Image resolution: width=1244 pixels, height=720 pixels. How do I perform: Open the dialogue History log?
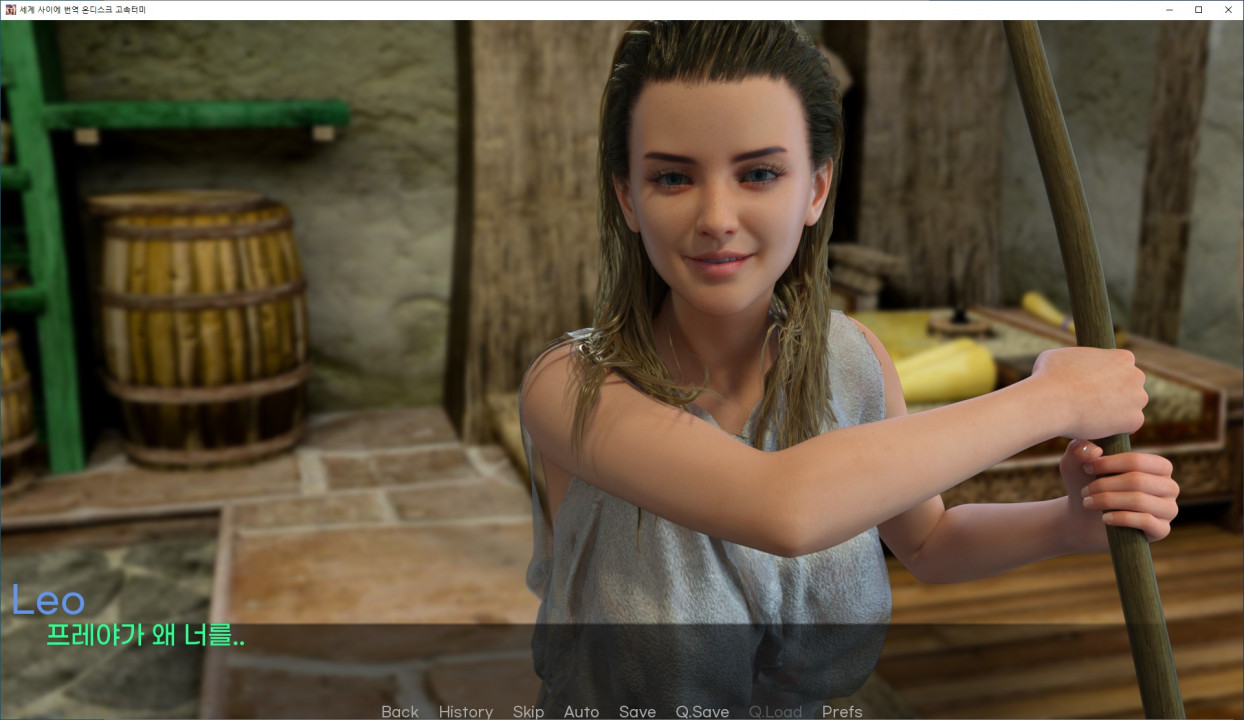[x=465, y=711]
